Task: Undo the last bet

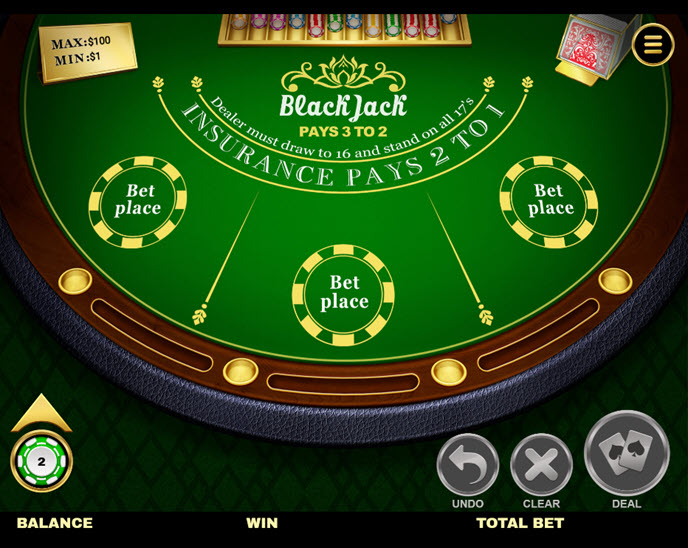Action: [x=467, y=465]
